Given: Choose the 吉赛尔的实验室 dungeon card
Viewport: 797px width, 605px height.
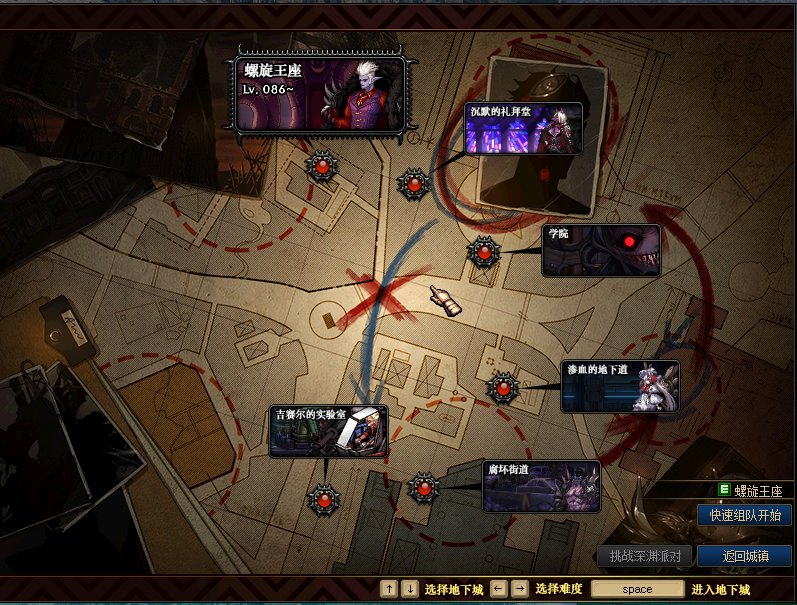Looking at the screenshot, I should [327, 431].
